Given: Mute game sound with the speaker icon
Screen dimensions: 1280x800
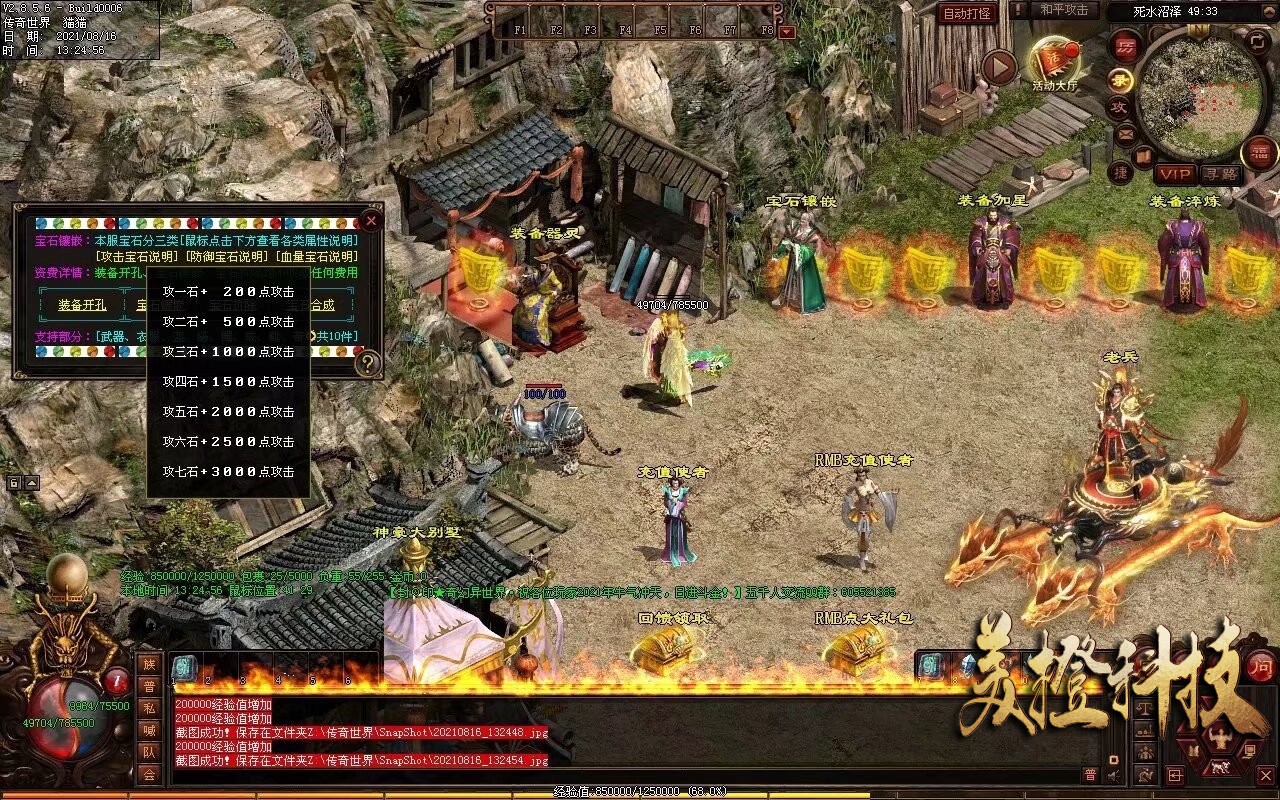Looking at the screenshot, I should tap(1113, 775).
